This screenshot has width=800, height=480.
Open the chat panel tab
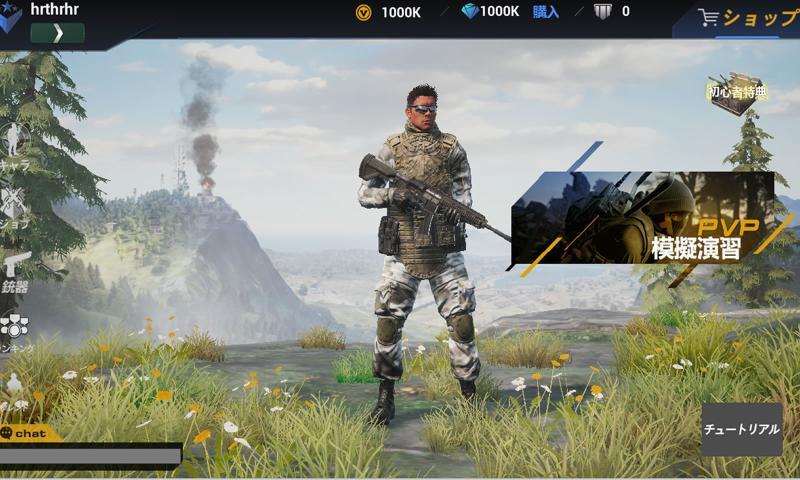click(x=26, y=434)
